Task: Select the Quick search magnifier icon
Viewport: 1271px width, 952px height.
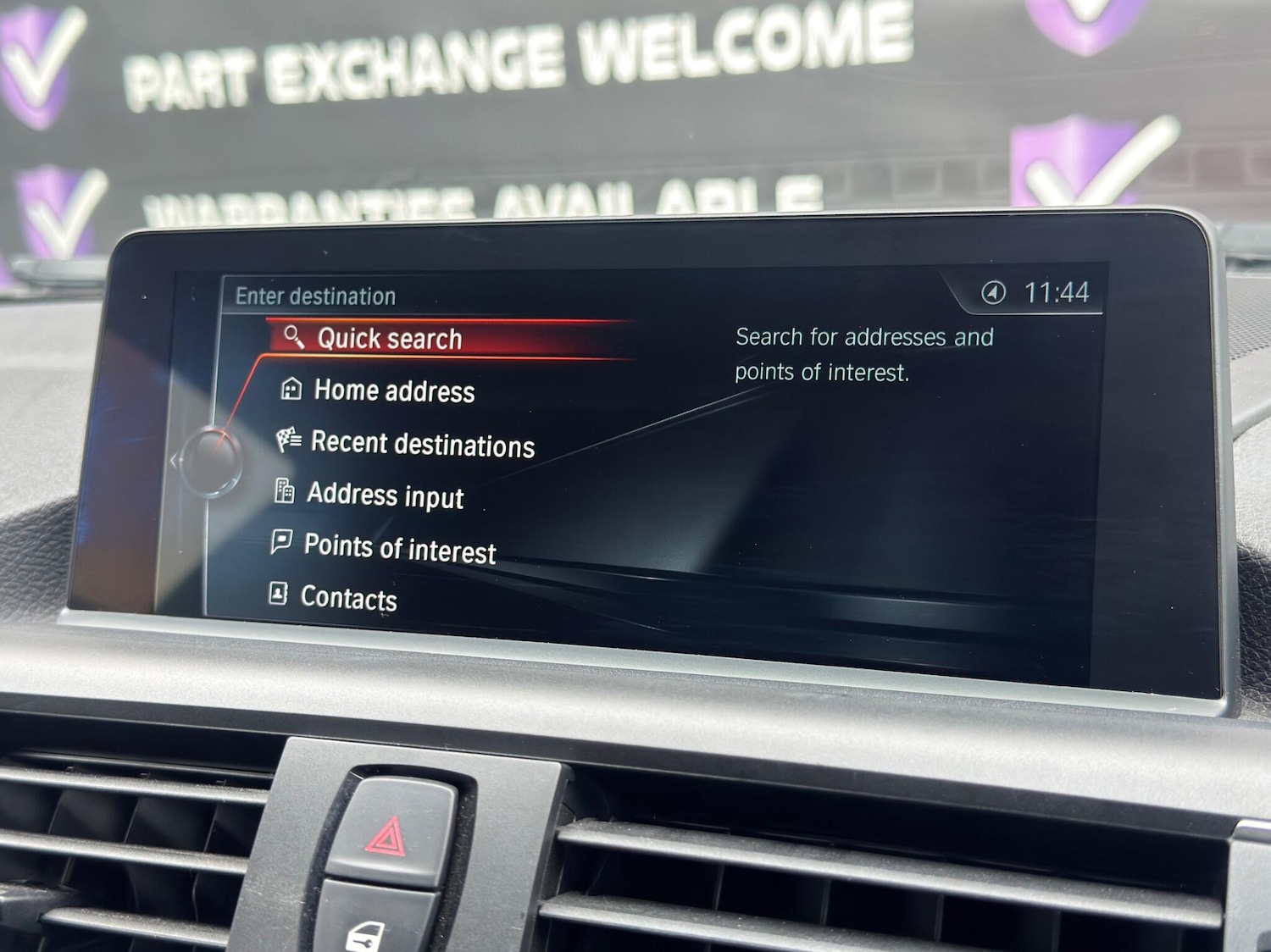Action: 294,337
